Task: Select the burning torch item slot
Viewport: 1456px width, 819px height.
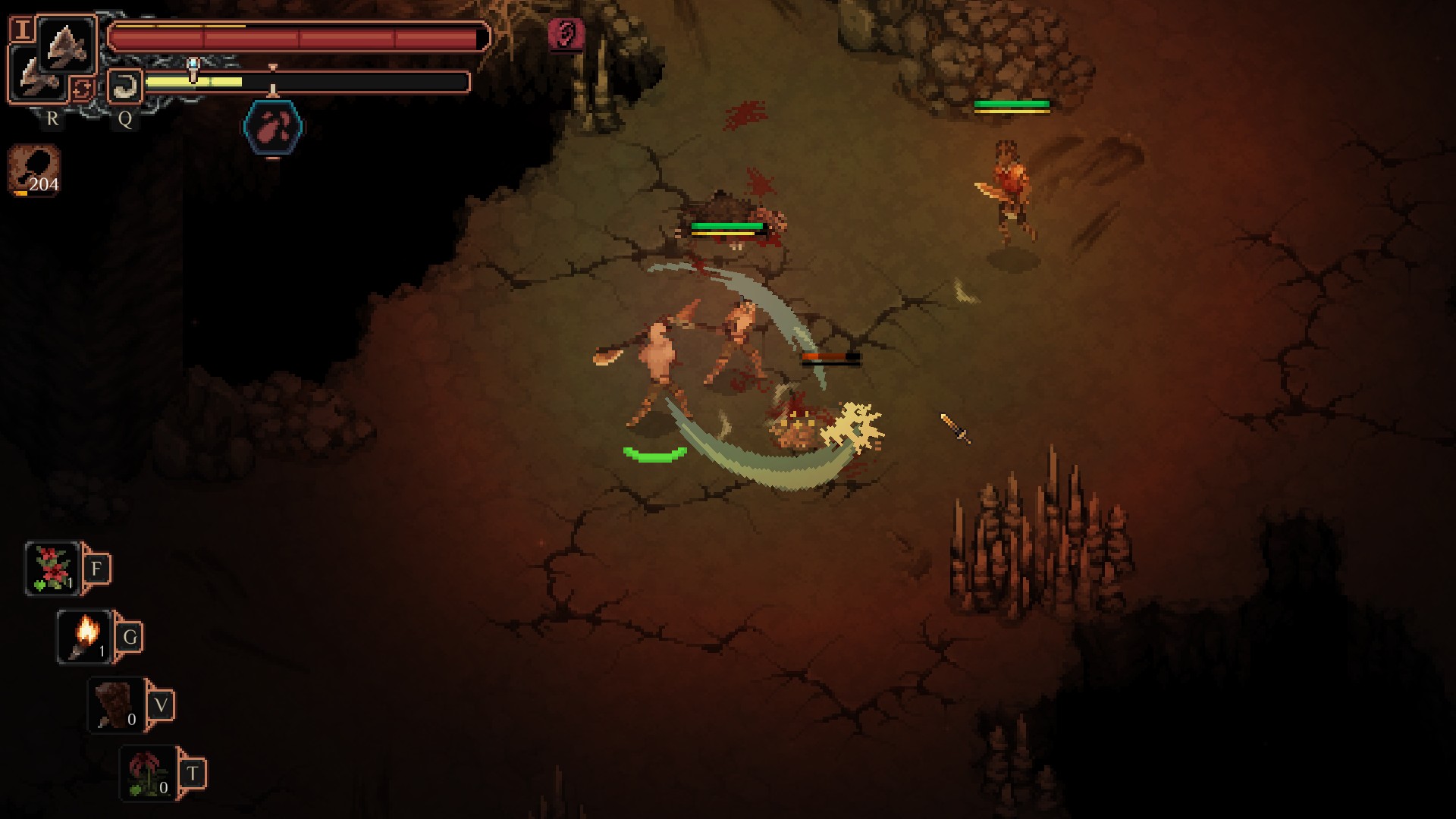Action: (x=85, y=637)
